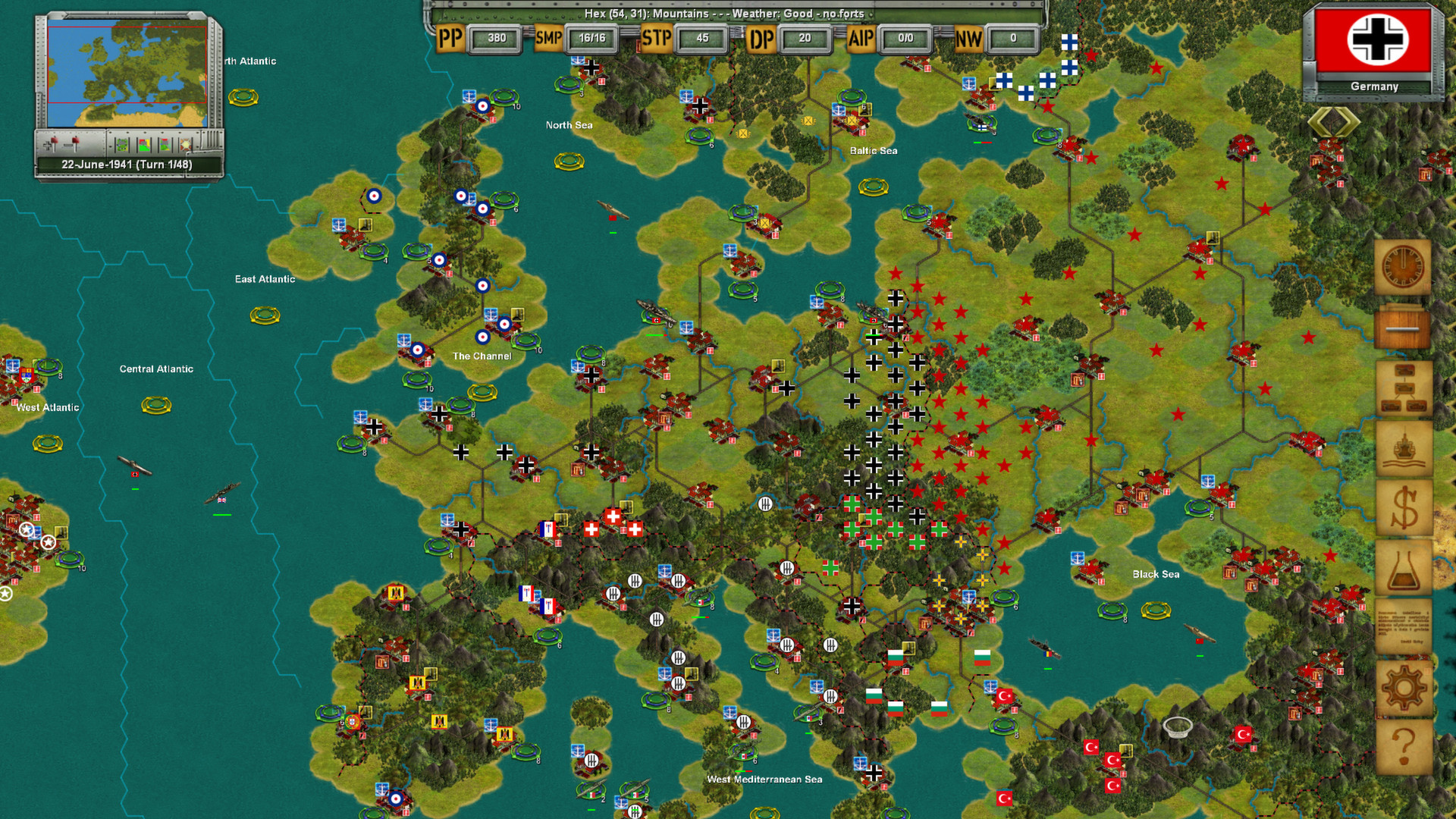Screen dimensions: 1456x819
Task: Toggle the supply highlight minimap button
Action: click(x=186, y=144)
